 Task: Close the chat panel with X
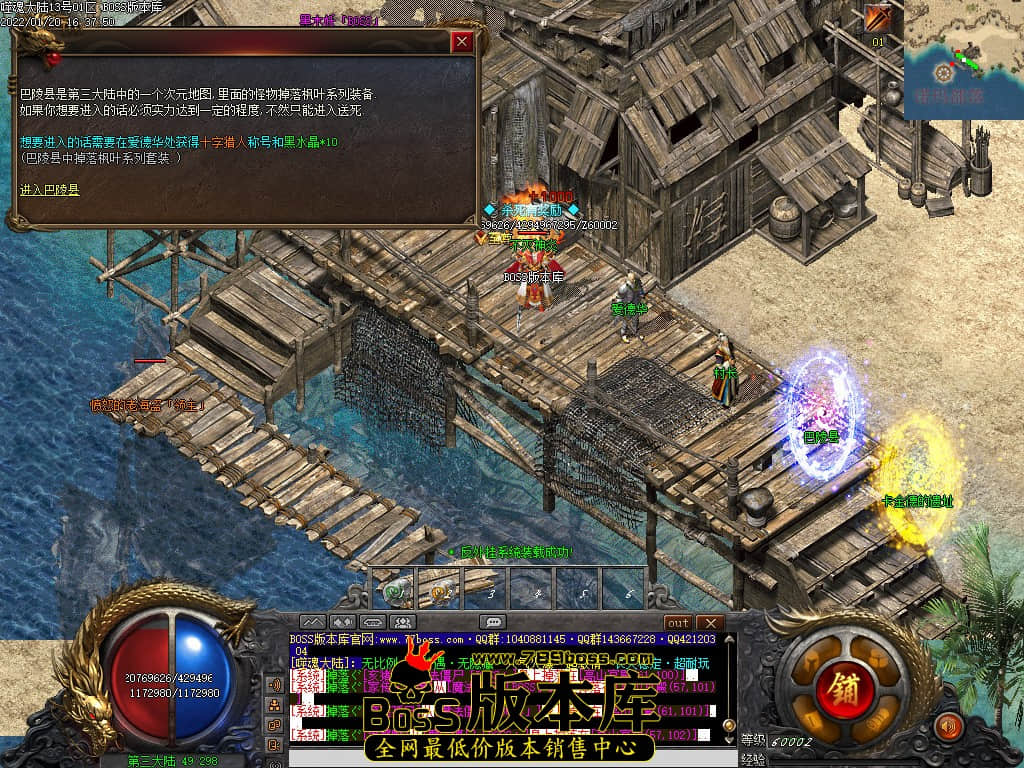[709, 623]
